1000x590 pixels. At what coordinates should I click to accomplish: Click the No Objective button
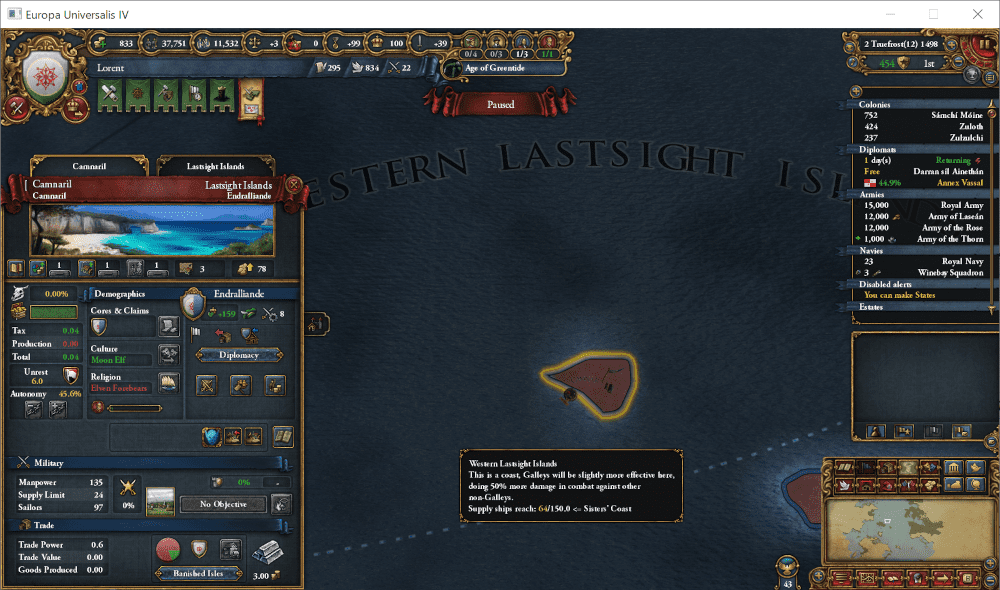[223, 504]
